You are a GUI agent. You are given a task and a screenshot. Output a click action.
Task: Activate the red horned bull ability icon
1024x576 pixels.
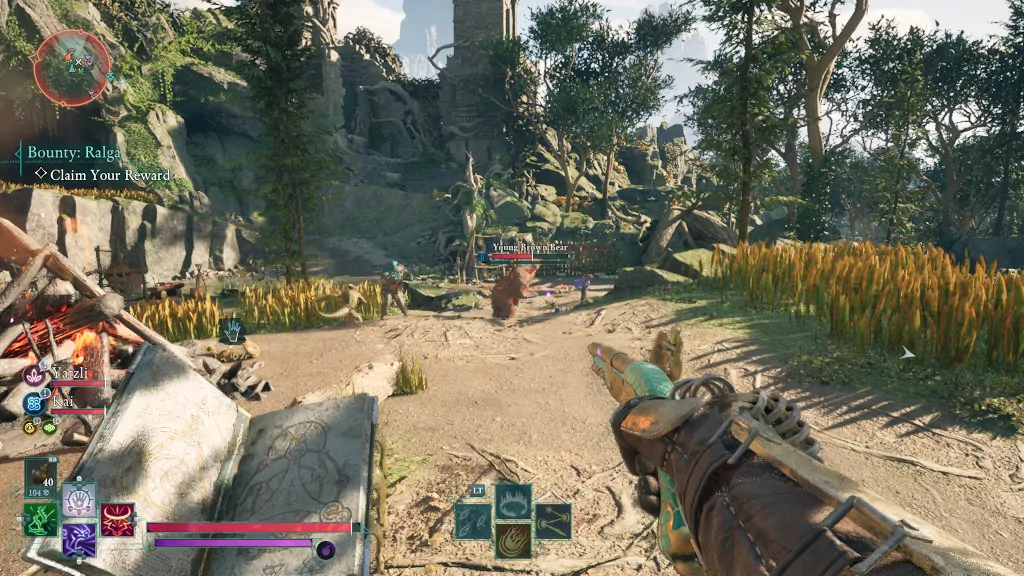117,519
